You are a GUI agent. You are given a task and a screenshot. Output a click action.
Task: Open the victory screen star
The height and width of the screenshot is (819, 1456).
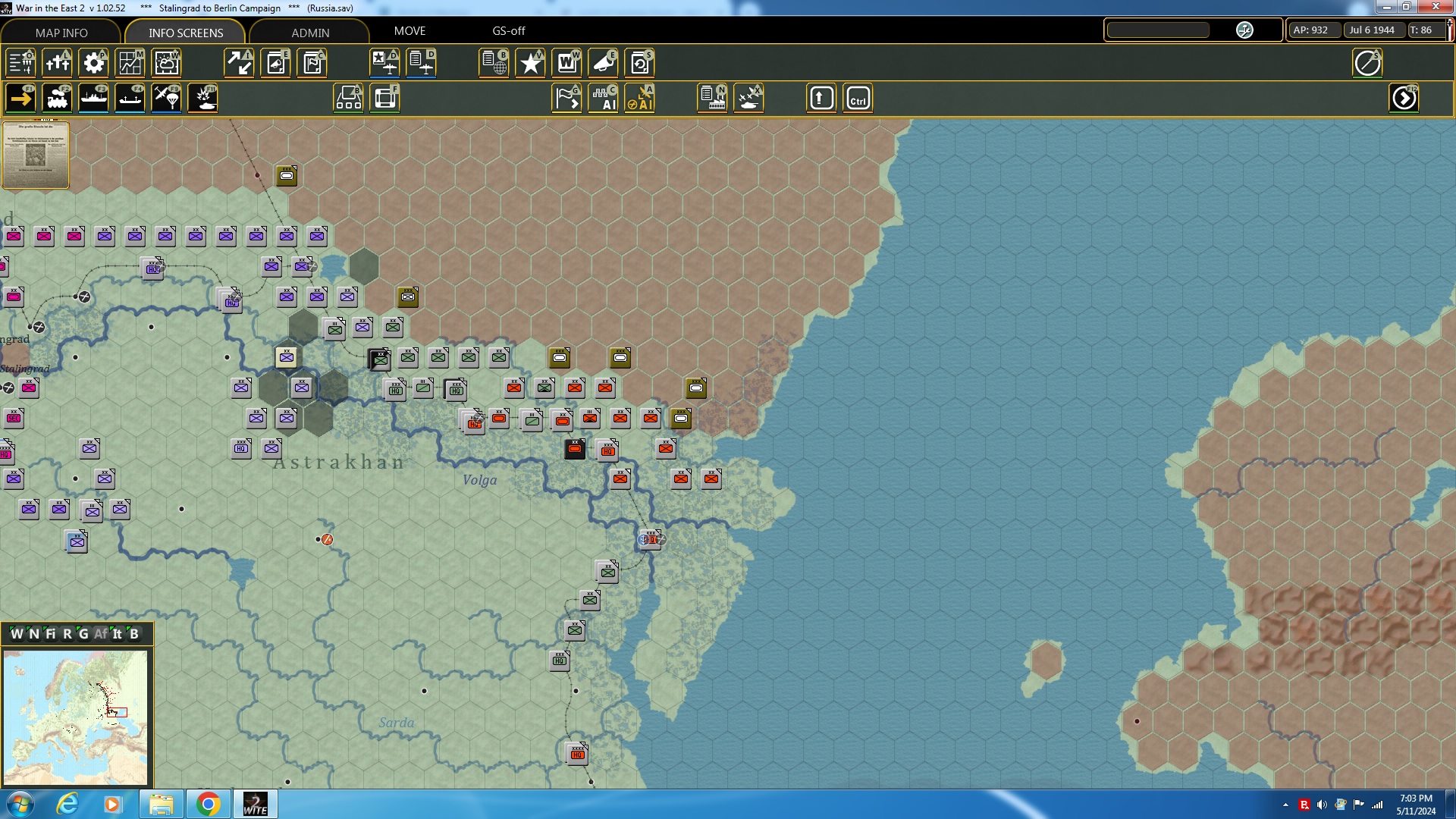pyautogui.click(x=530, y=63)
